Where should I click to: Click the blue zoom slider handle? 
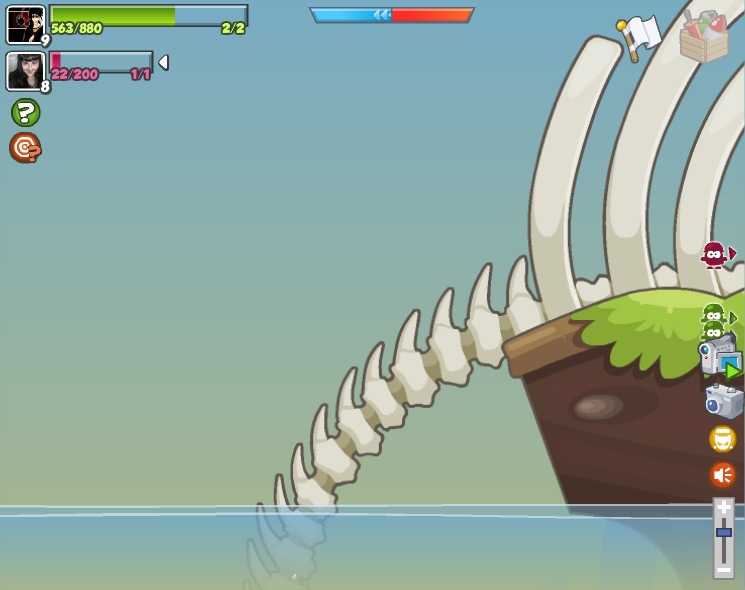tap(723, 532)
